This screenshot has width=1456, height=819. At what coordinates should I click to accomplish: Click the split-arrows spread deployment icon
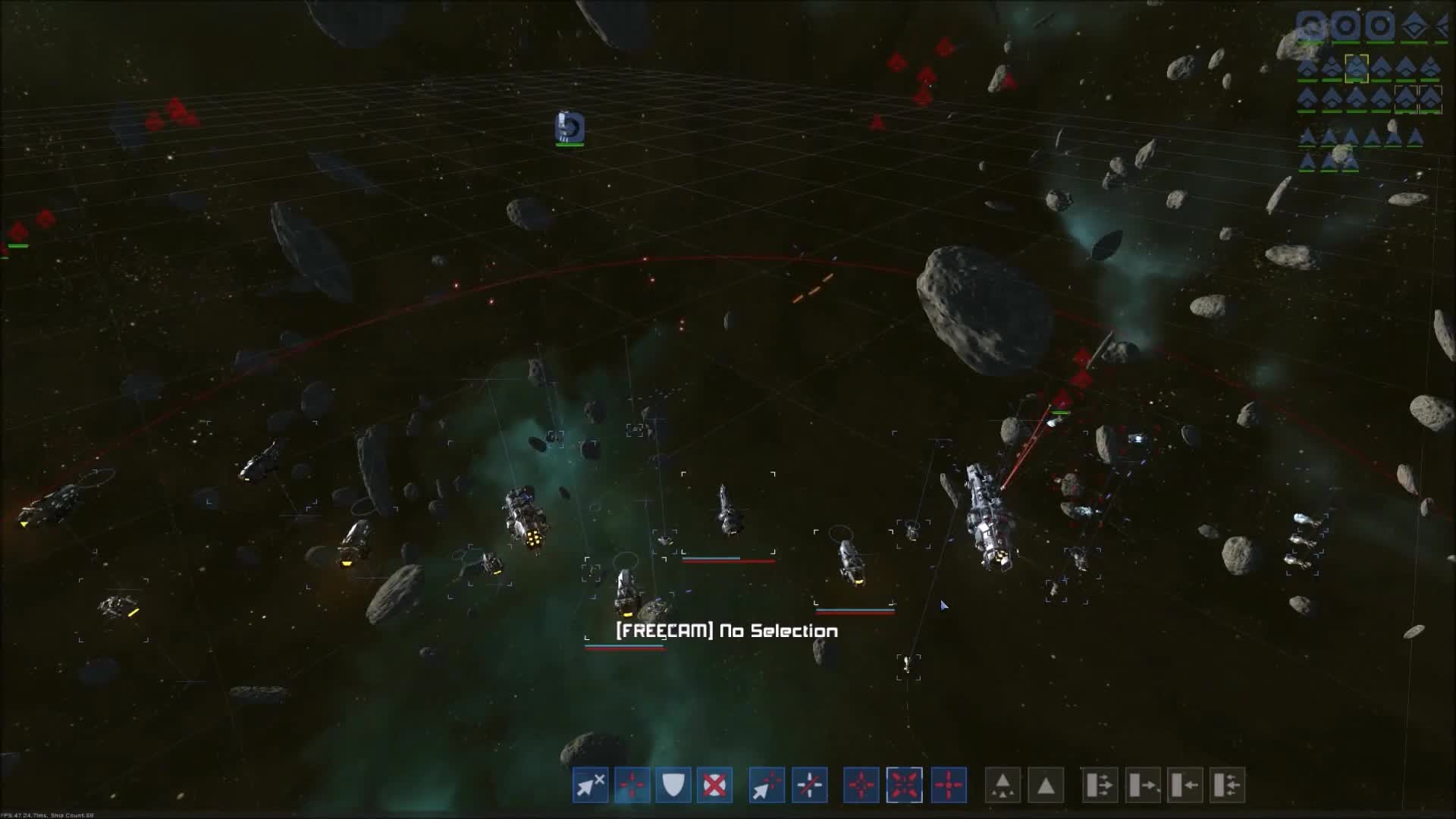(1100, 786)
